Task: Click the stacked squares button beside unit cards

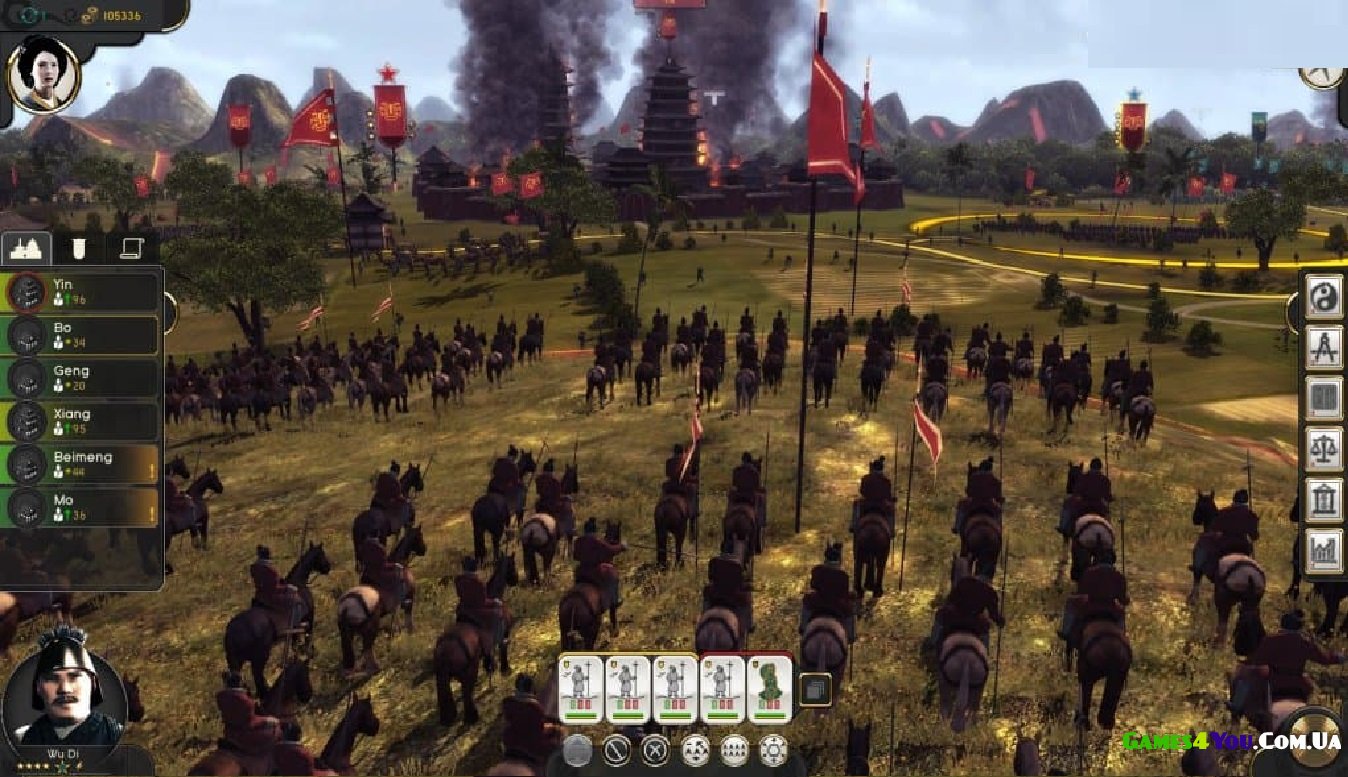Action: pyautogui.click(x=816, y=688)
